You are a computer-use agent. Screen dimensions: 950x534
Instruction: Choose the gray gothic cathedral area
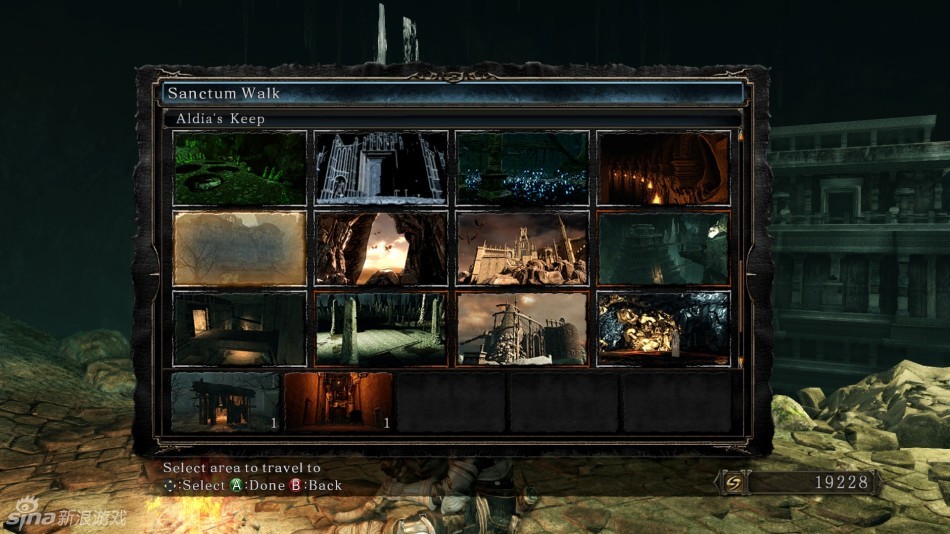coord(381,168)
